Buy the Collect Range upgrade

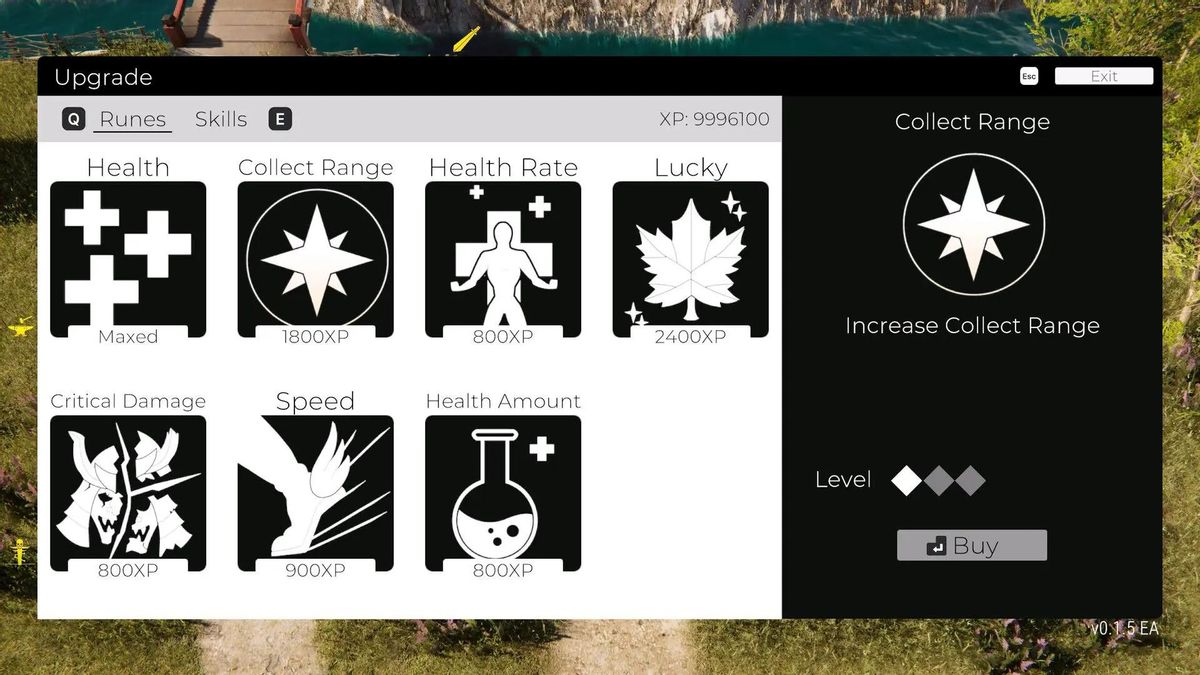coord(971,545)
